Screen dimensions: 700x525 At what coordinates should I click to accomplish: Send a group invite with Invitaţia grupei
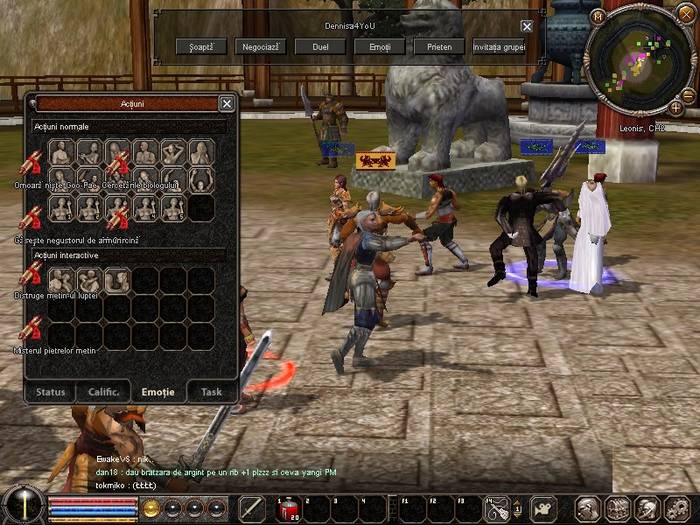point(500,46)
